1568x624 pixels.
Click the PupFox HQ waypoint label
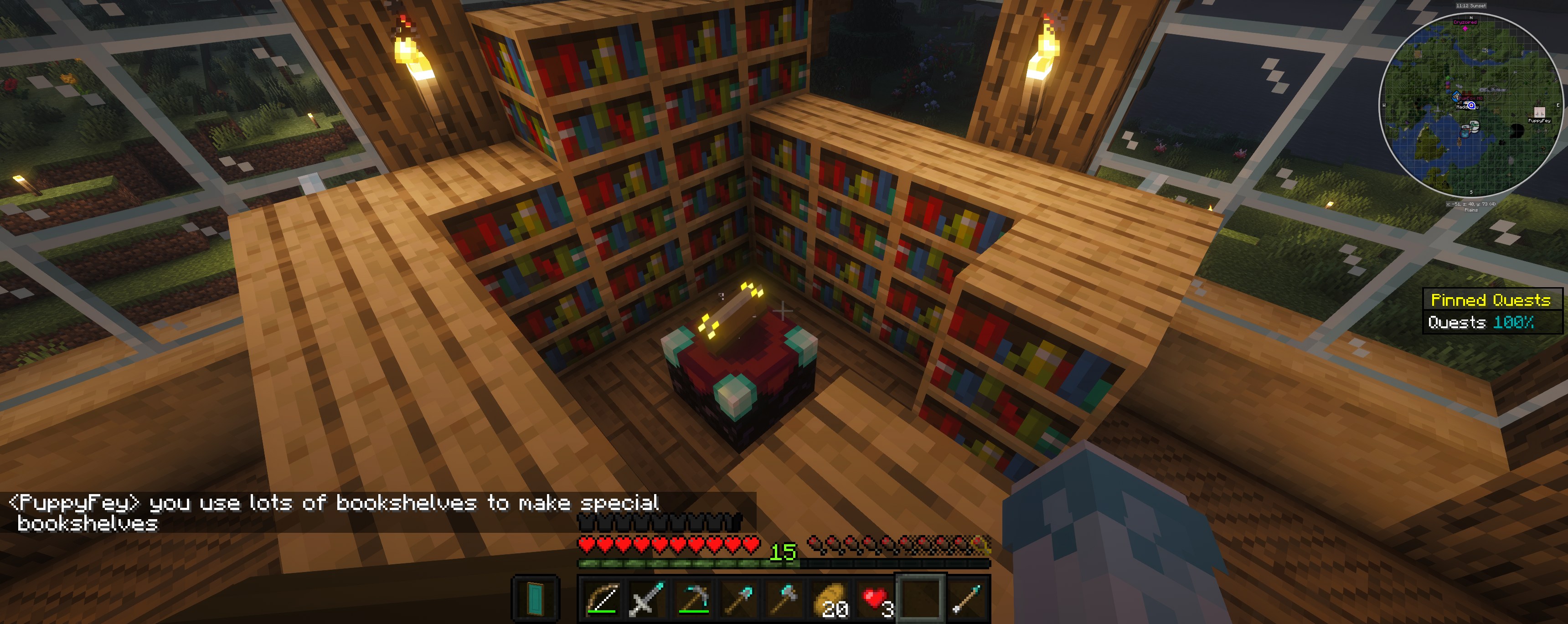coord(1470,98)
